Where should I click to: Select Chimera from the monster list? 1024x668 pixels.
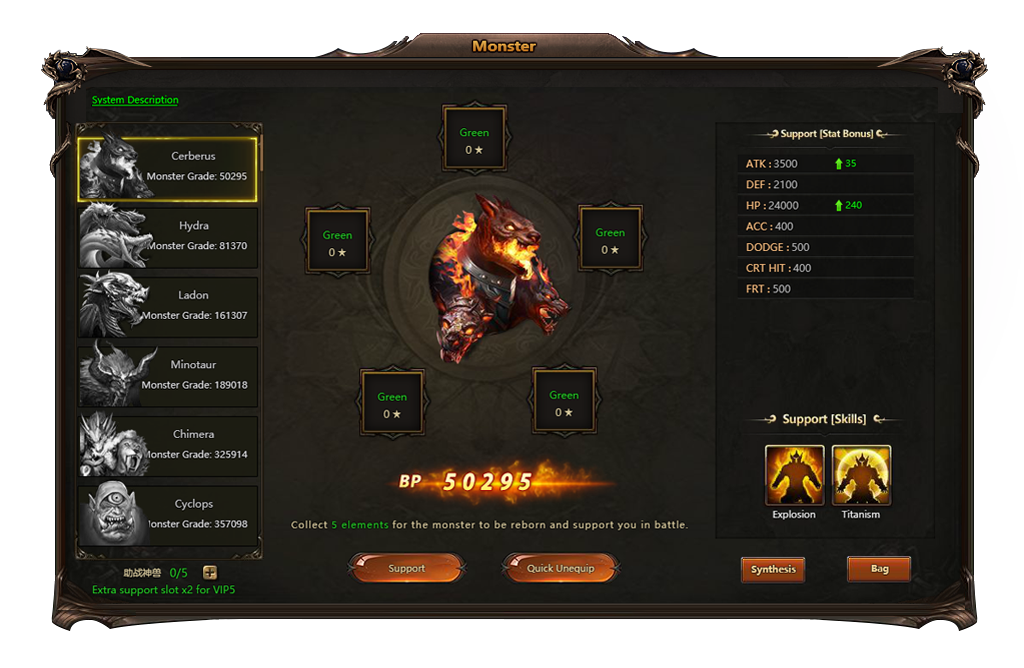tap(168, 445)
